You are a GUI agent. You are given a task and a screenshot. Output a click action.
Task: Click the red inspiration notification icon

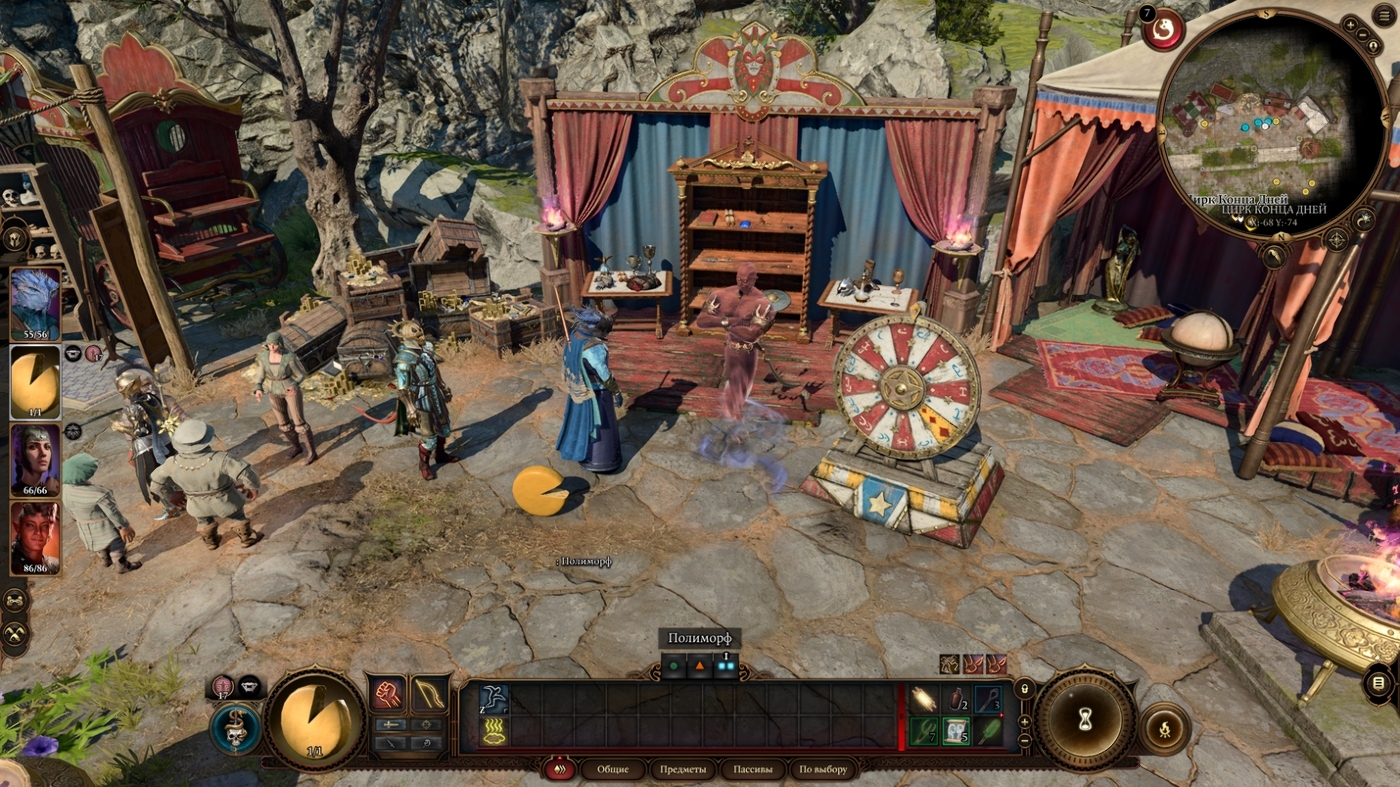click(1163, 30)
